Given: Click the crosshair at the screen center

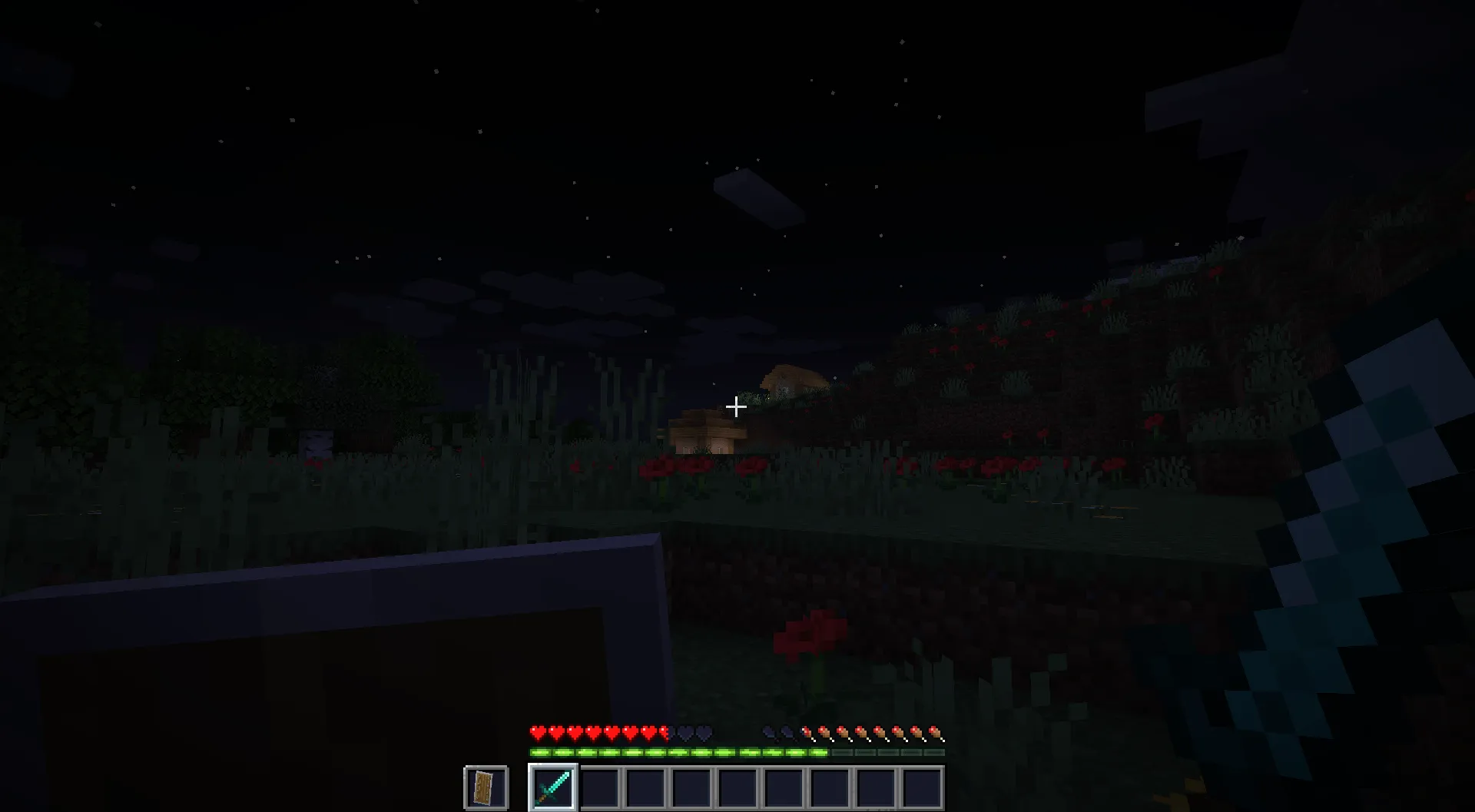Looking at the screenshot, I should pos(736,406).
